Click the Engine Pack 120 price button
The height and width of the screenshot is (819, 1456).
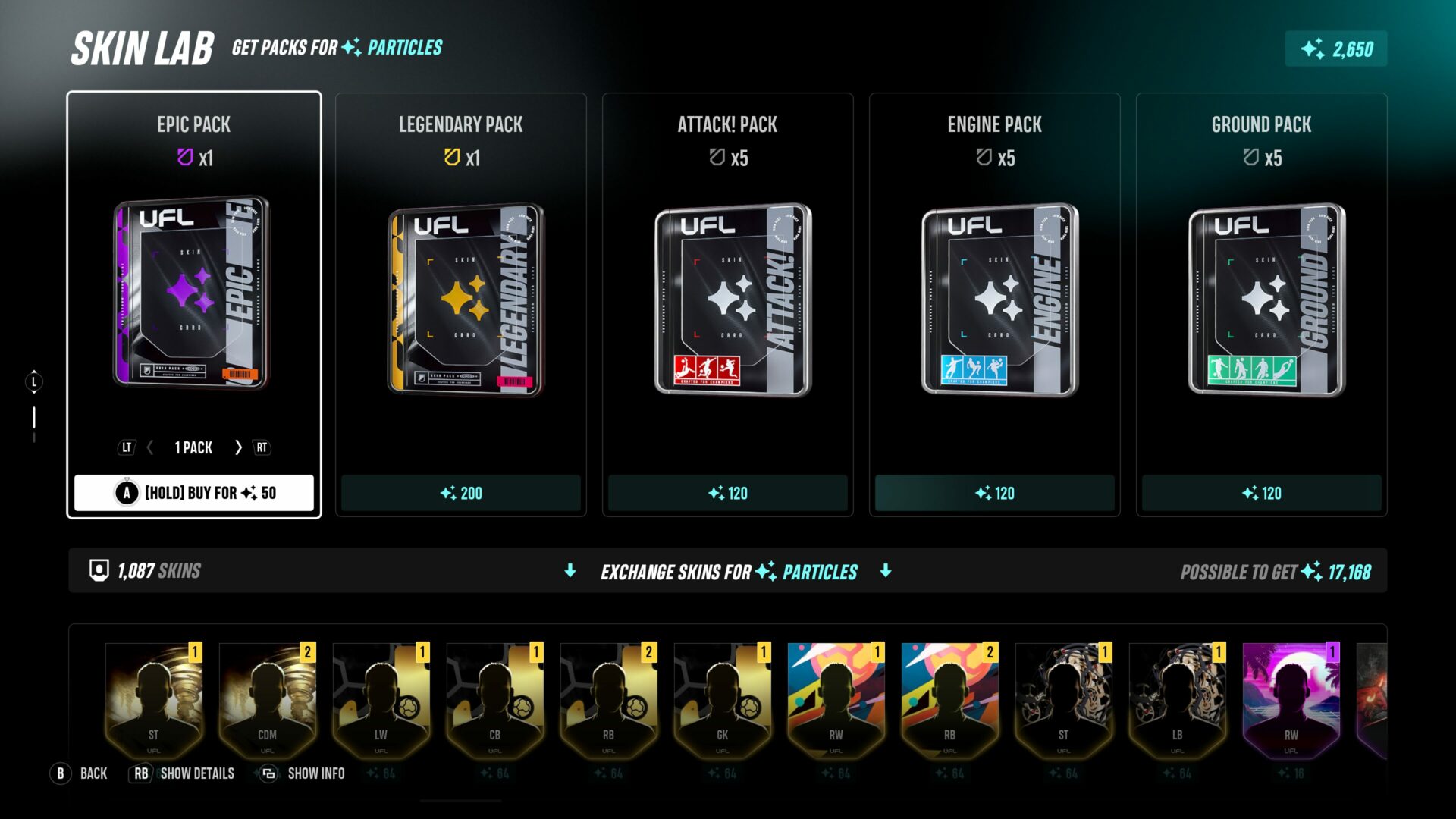[x=994, y=493]
